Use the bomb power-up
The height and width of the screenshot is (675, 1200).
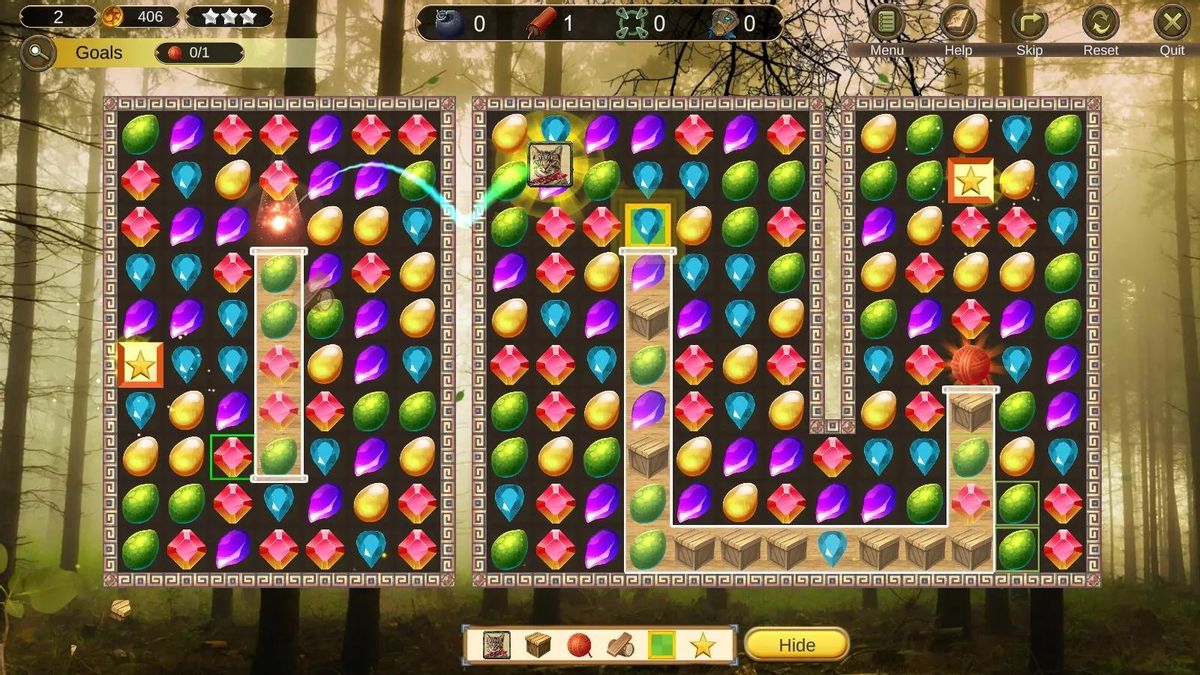point(449,23)
